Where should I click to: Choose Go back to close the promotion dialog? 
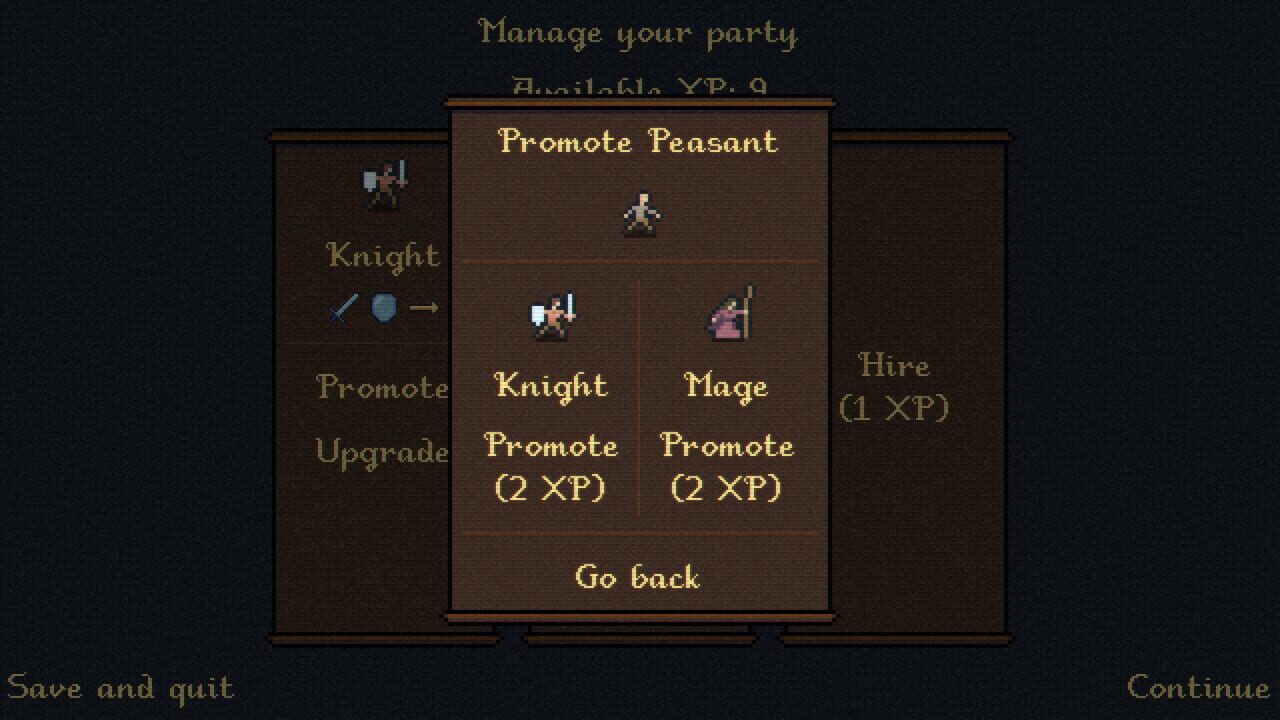[640, 577]
